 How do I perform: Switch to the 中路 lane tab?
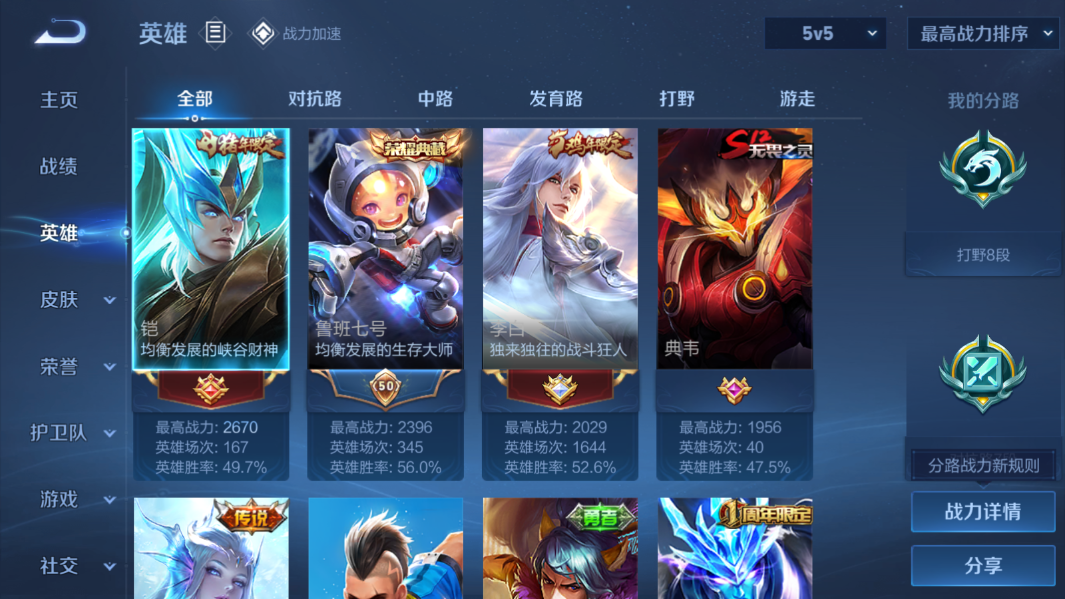pos(435,99)
